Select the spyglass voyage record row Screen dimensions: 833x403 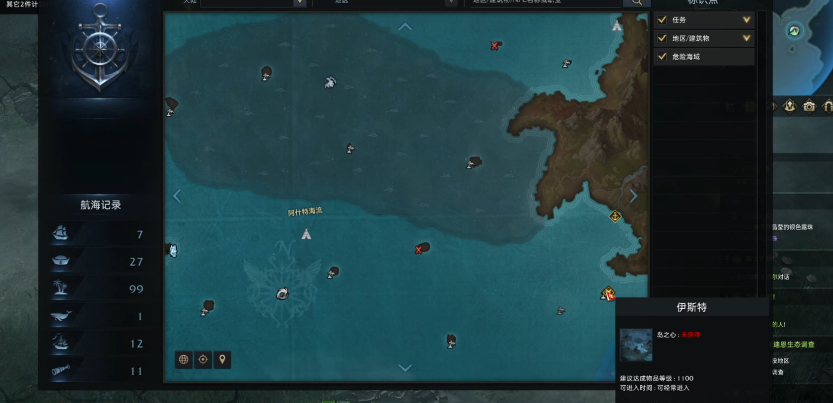point(100,371)
